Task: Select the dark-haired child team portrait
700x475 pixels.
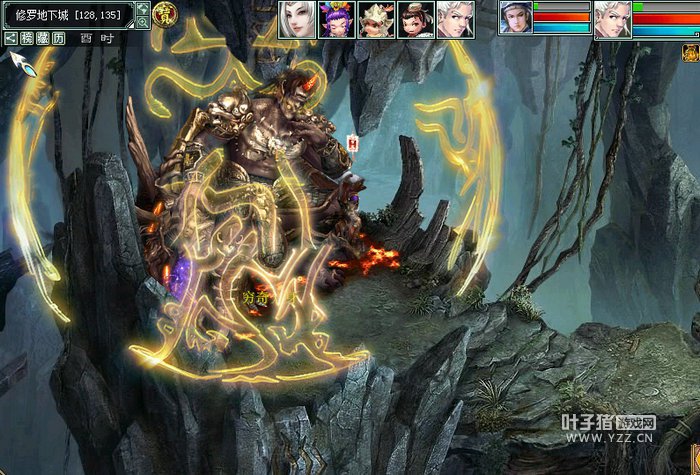Action: click(414, 19)
